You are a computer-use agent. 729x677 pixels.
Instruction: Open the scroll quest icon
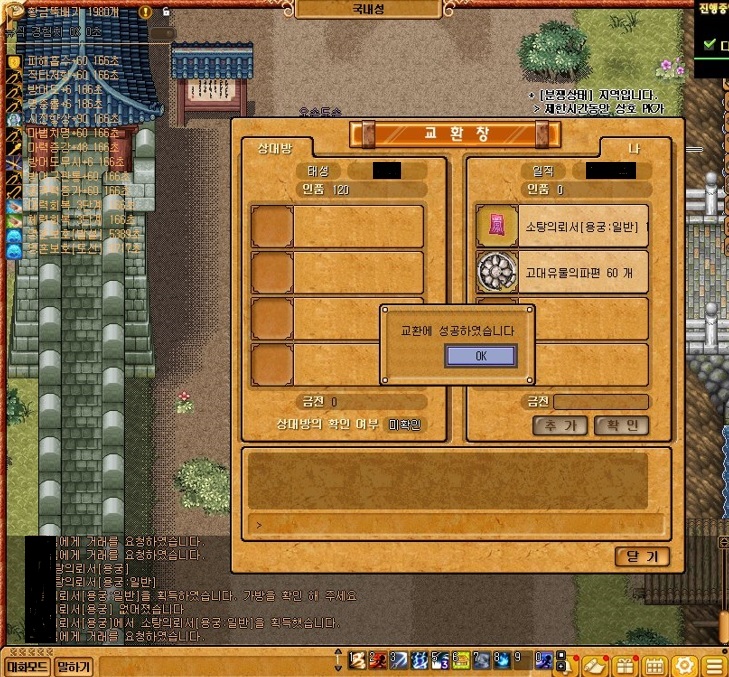[596, 665]
